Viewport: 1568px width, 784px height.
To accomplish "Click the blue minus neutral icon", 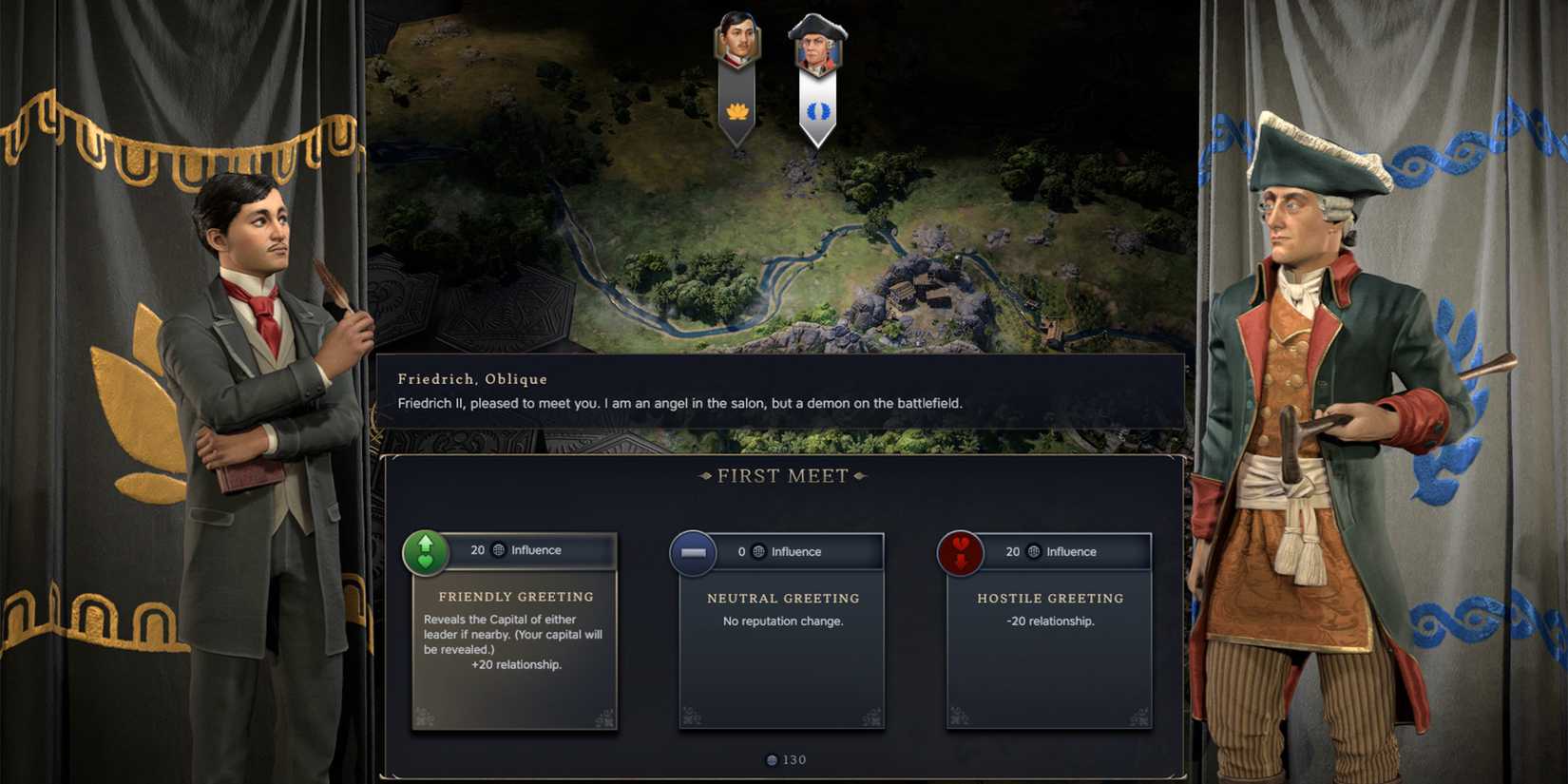I will point(693,551).
